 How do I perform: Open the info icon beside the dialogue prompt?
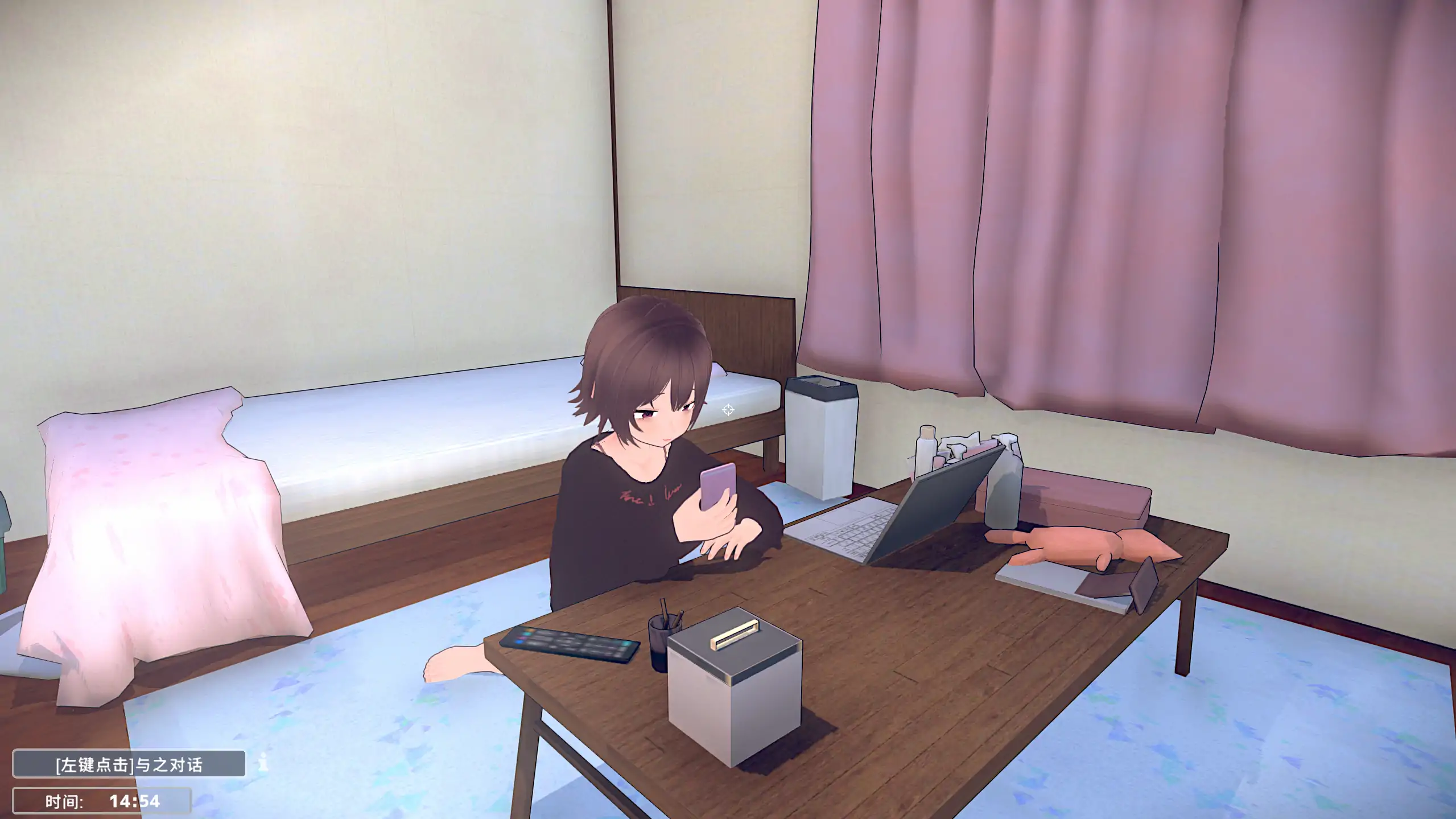tap(263, 763)
